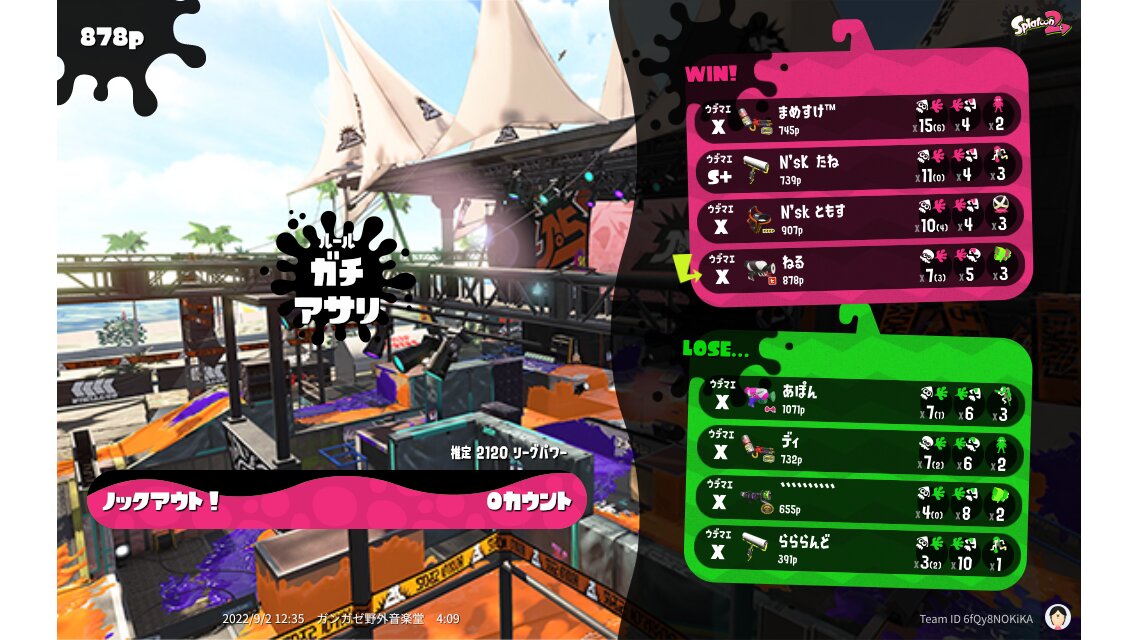Open the N'sK たね player row
Image resolution: width=1138 pixels, height=640 pixels.
coord(858,167)
